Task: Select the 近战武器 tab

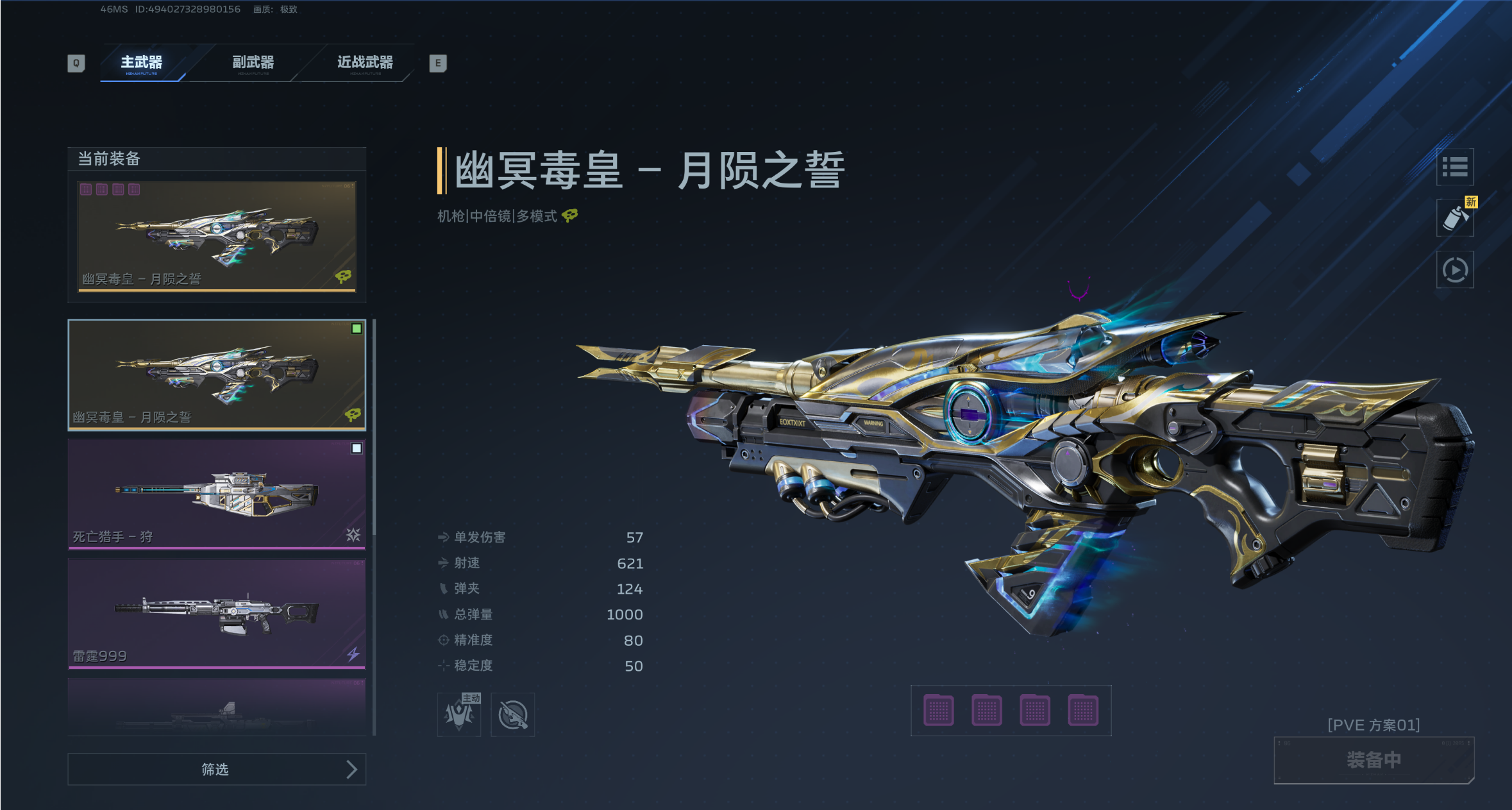Action: click(365, 63)
